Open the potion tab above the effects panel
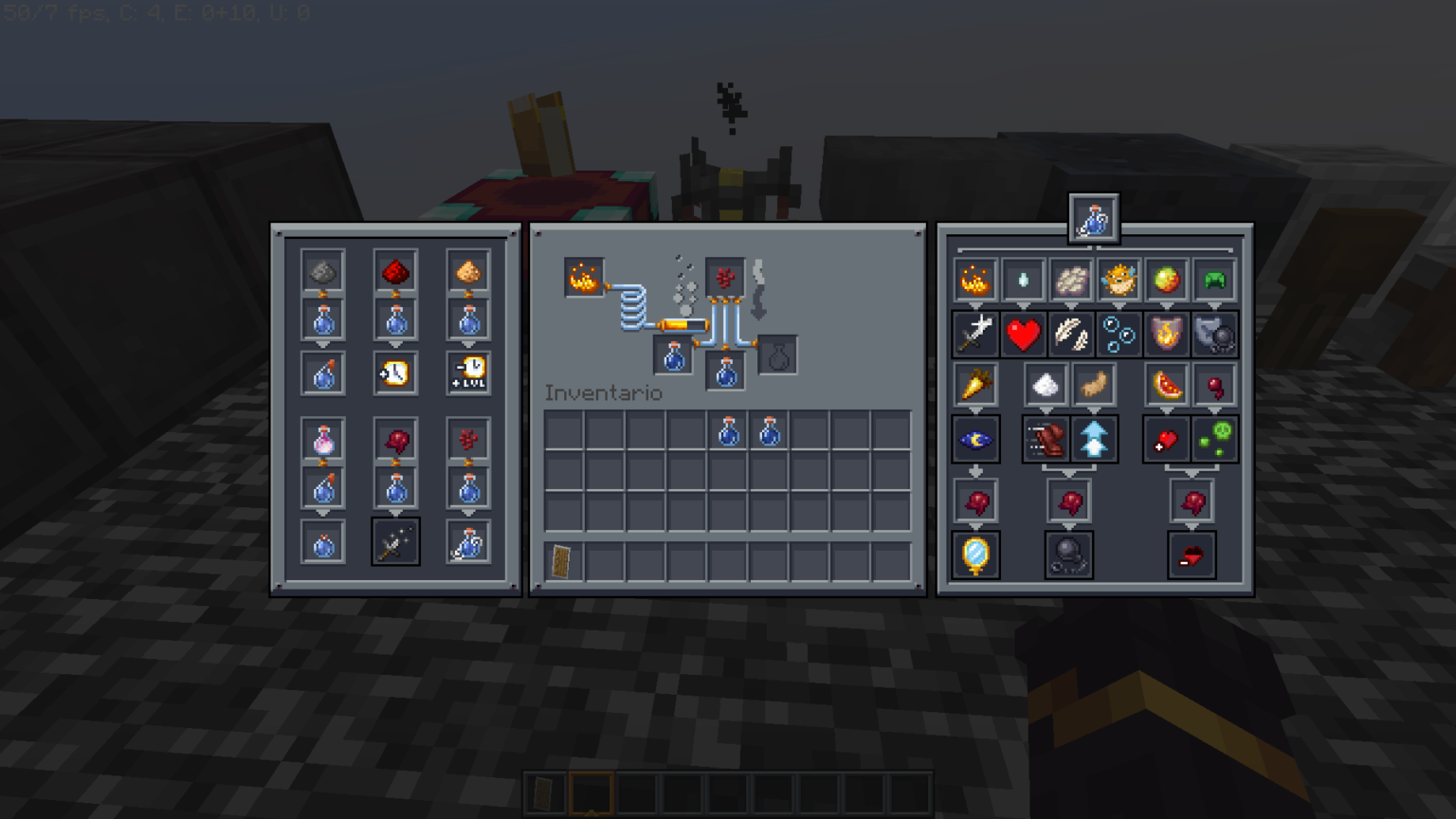This screenshot has height=819, width=1456. tap(1093, 216)
